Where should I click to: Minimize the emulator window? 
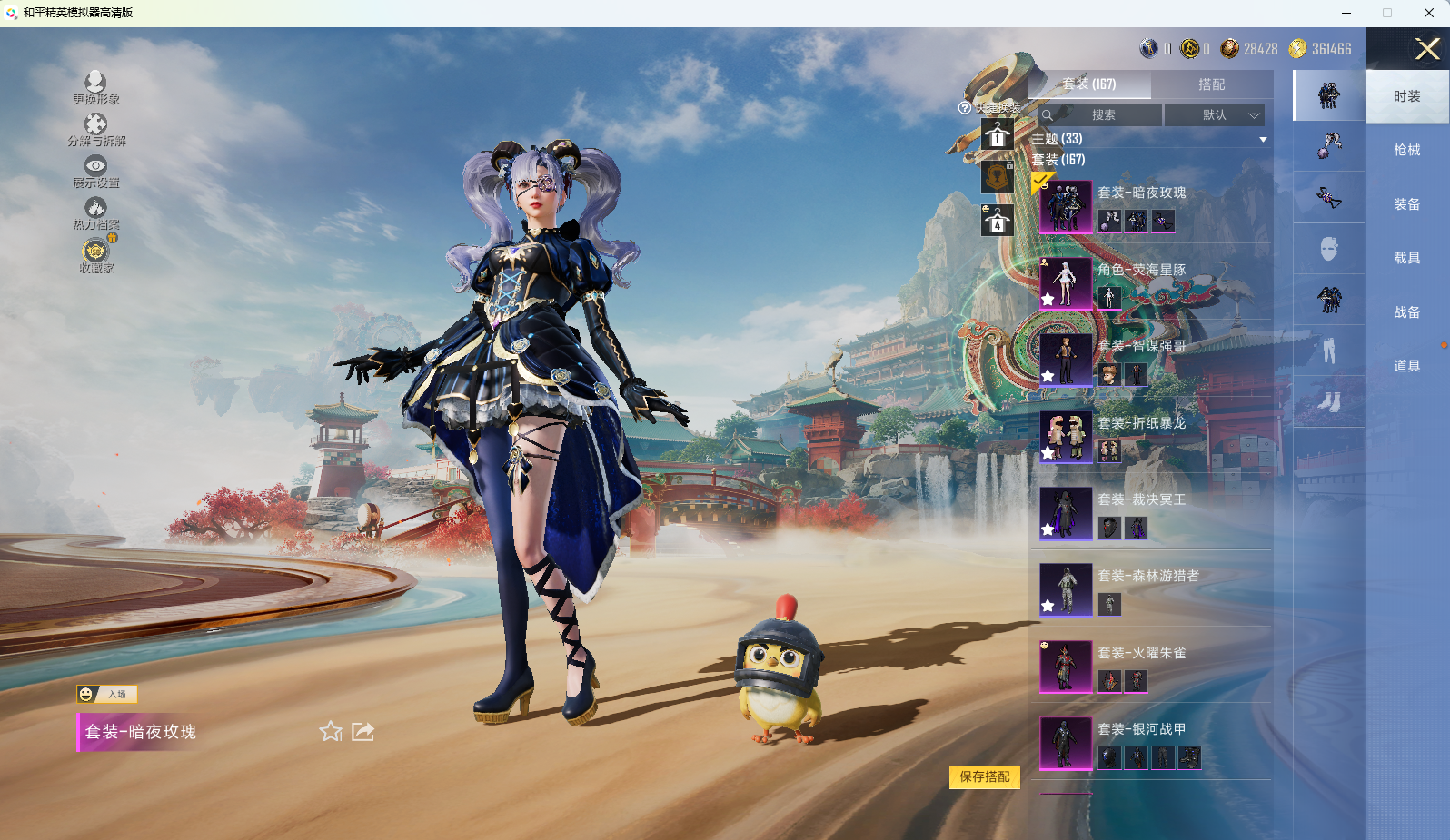tap(1346, 13)
